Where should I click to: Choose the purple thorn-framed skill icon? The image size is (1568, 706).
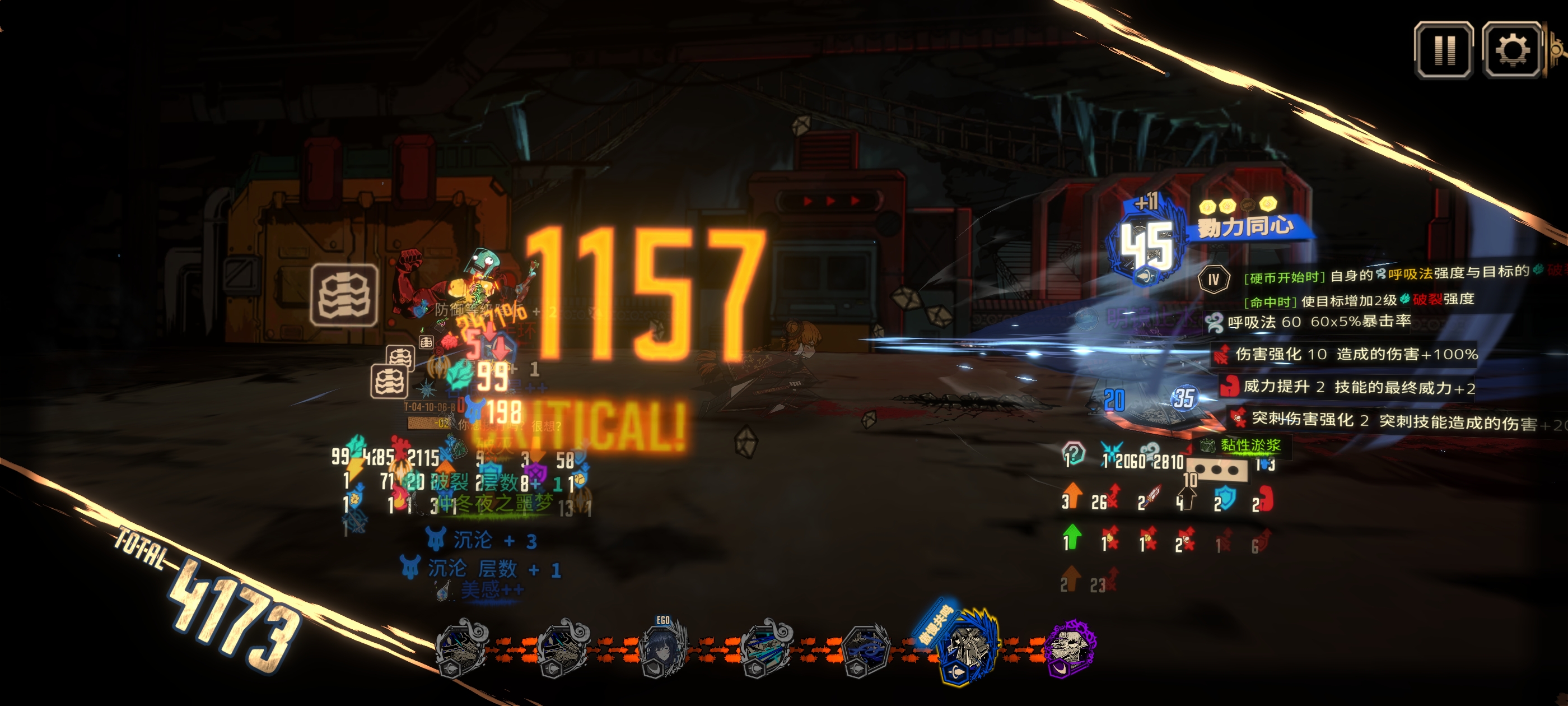click(1070, 648)
